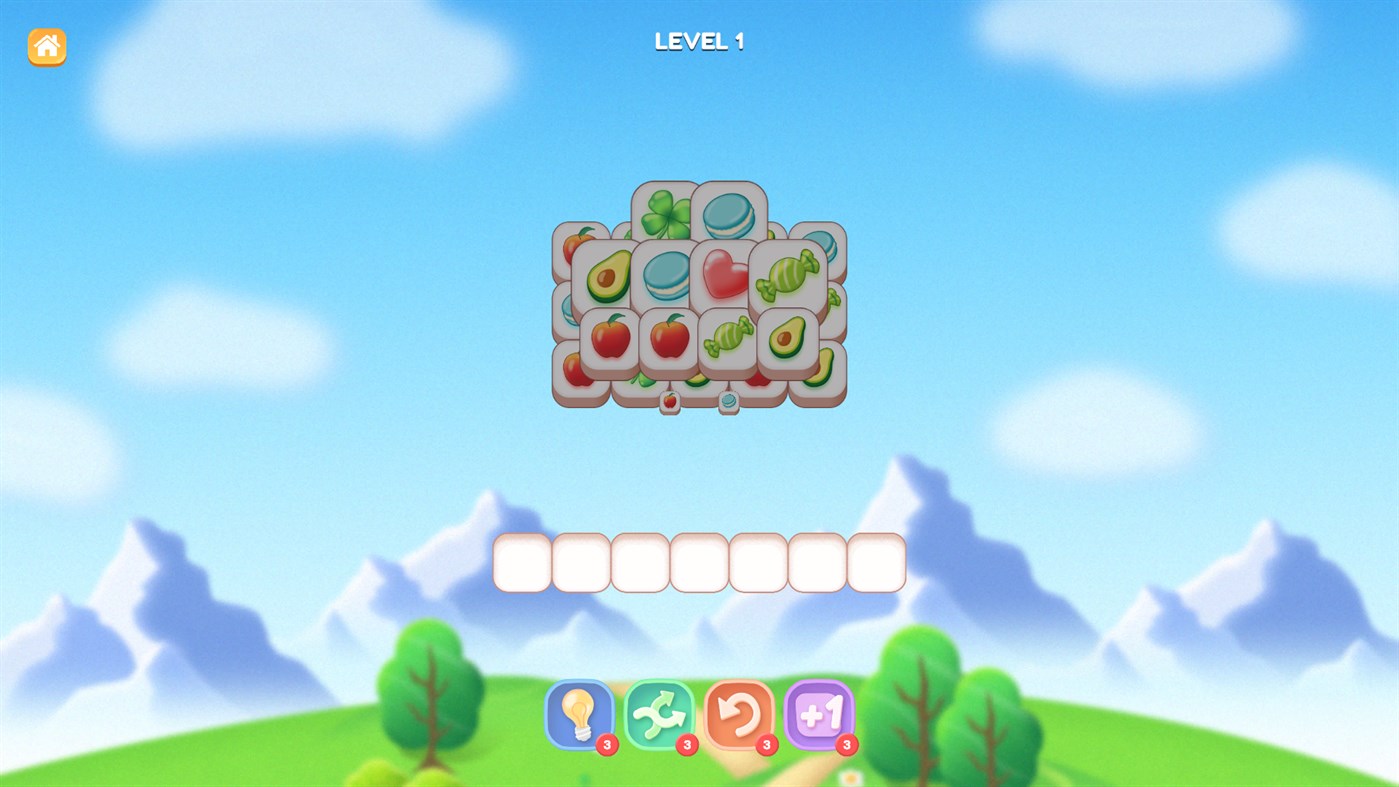Use the +1 extra slot power-up
1399x787 pixels.
click(820, 716)
